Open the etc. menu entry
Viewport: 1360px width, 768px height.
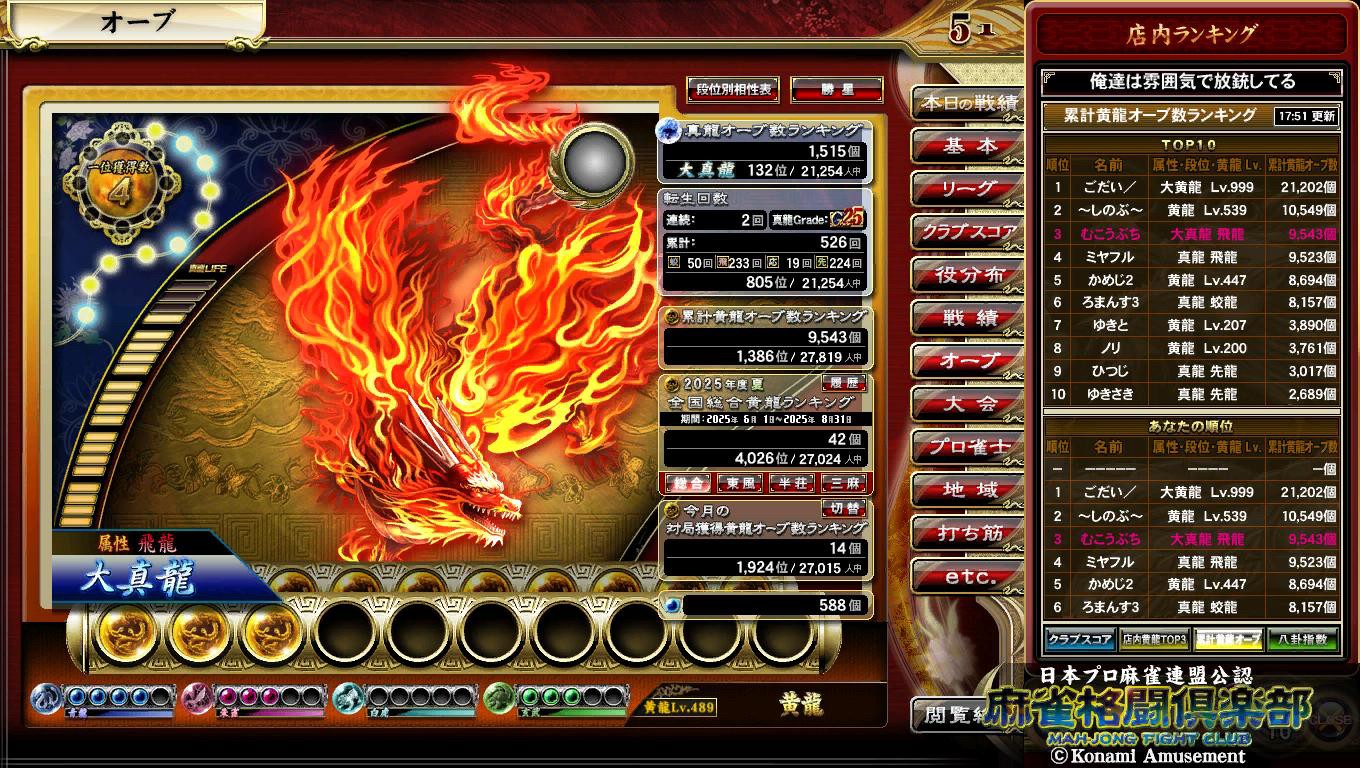967,577
